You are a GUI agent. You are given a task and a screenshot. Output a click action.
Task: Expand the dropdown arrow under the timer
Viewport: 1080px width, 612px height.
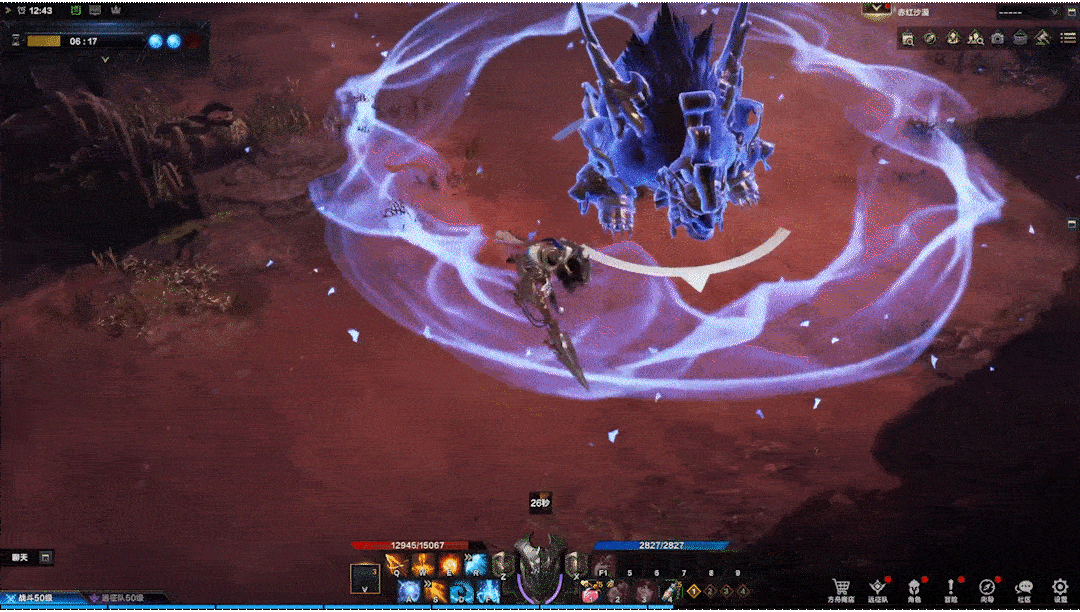point(106,59)
